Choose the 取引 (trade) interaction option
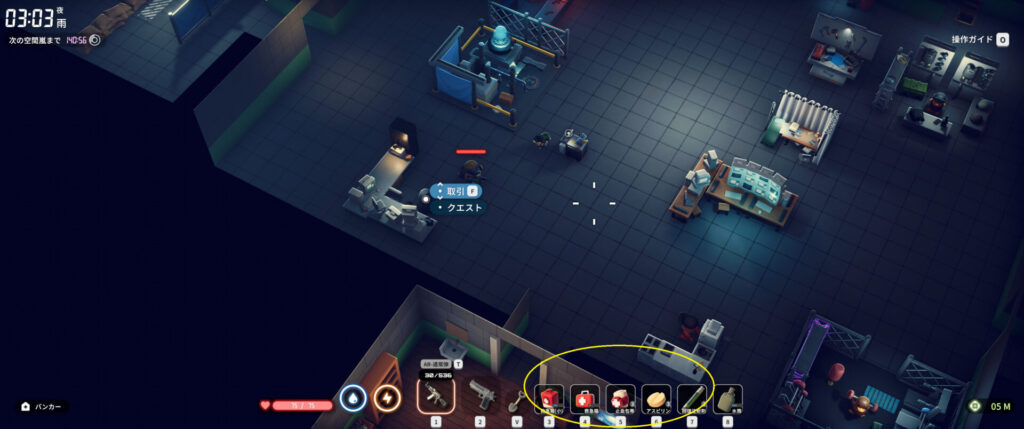 457,191
